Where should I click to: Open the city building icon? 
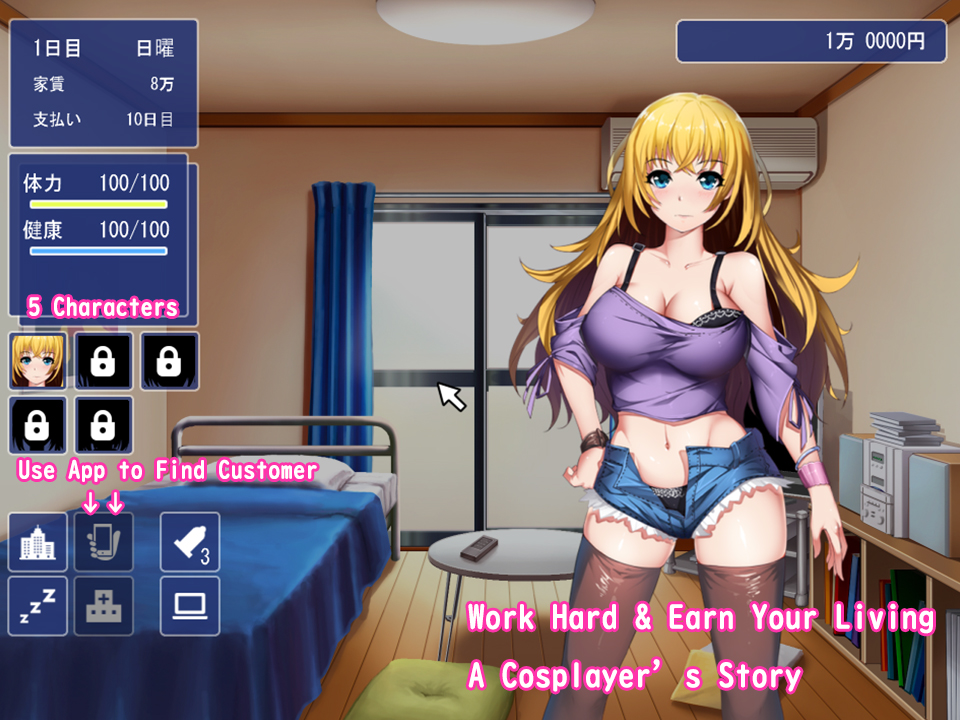(38, 542)
